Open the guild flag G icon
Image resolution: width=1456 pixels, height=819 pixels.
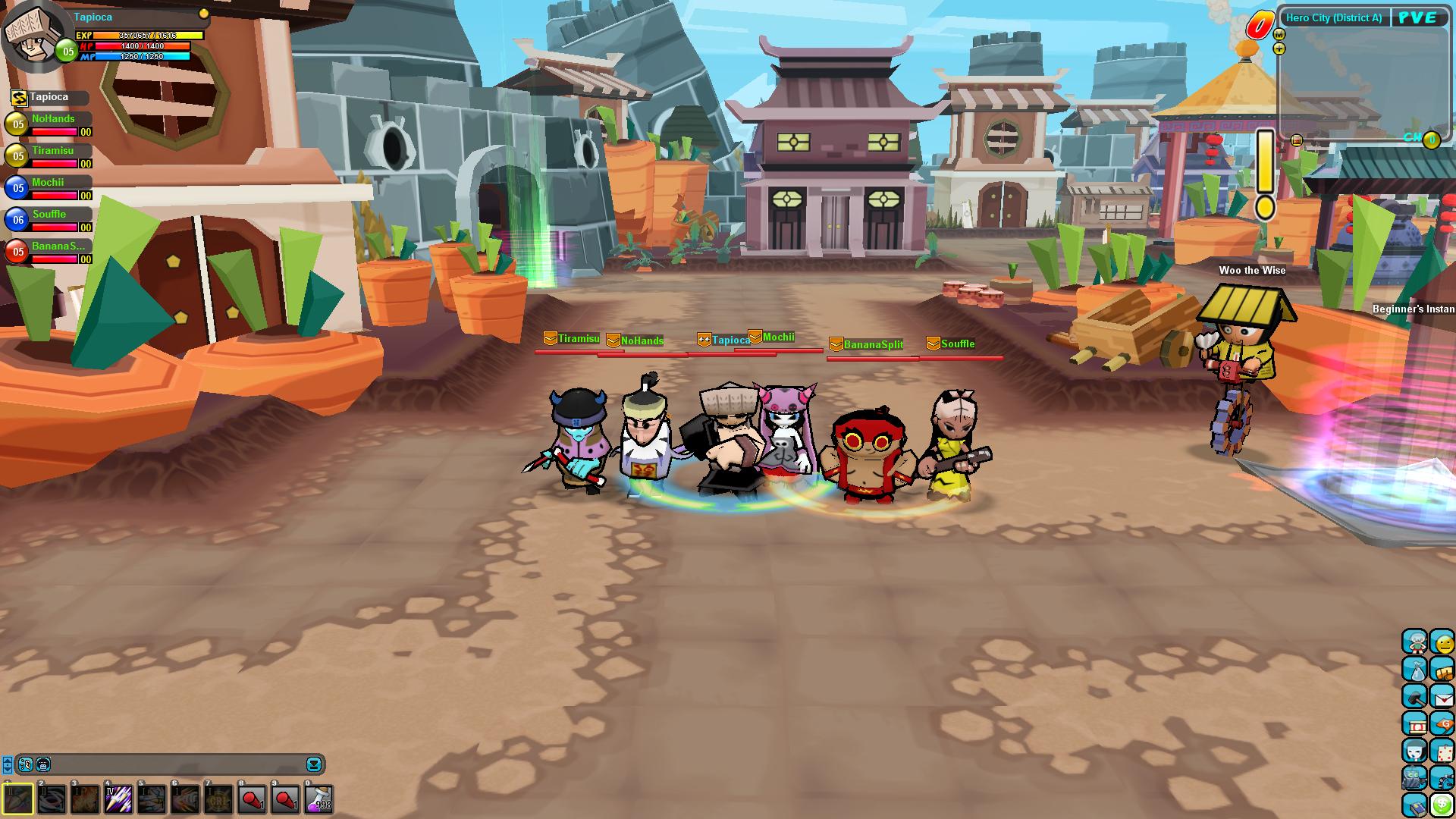point(1442,724)
